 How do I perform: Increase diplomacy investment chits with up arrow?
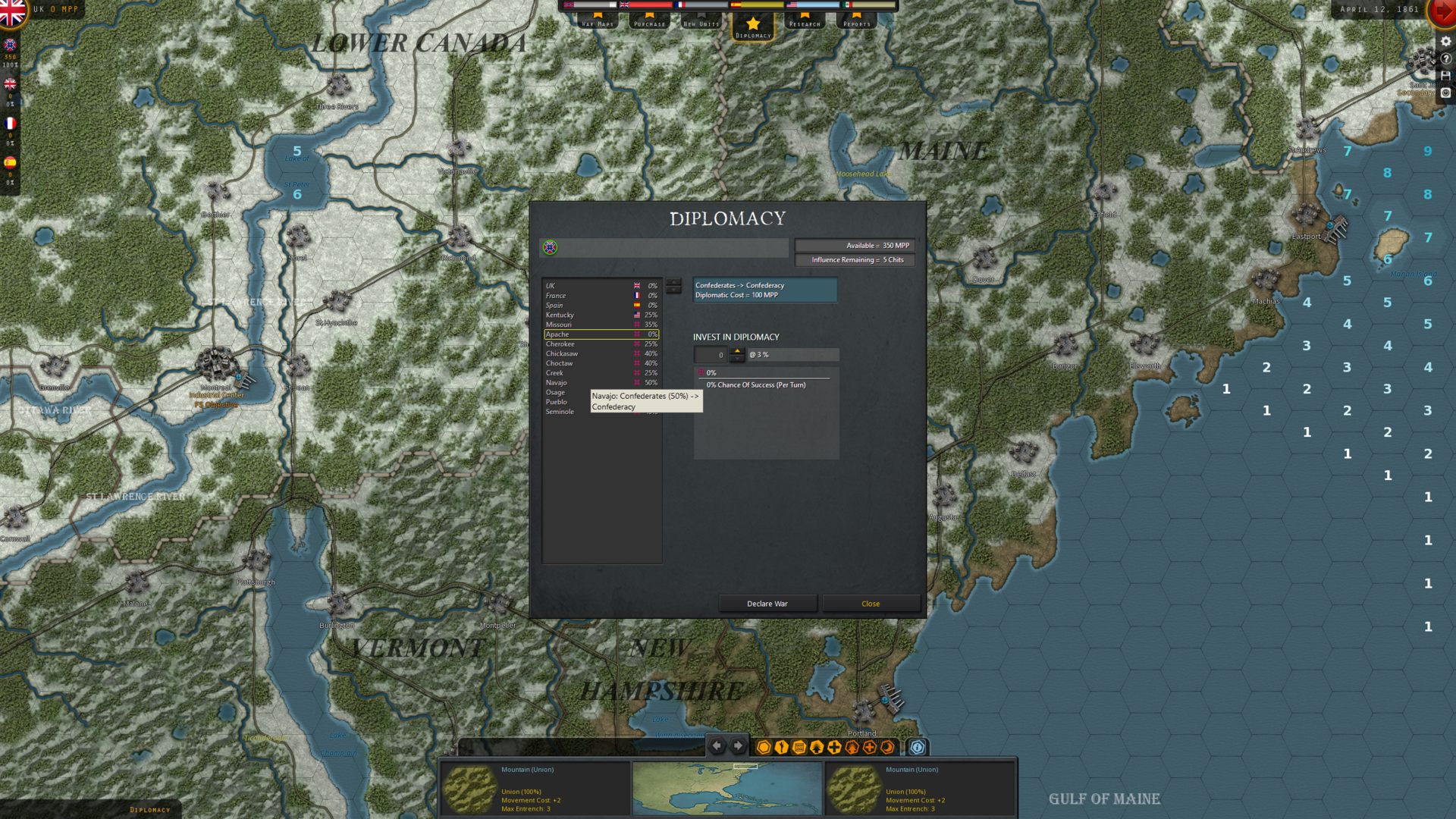pyautogui.click(x=737, y=351)
